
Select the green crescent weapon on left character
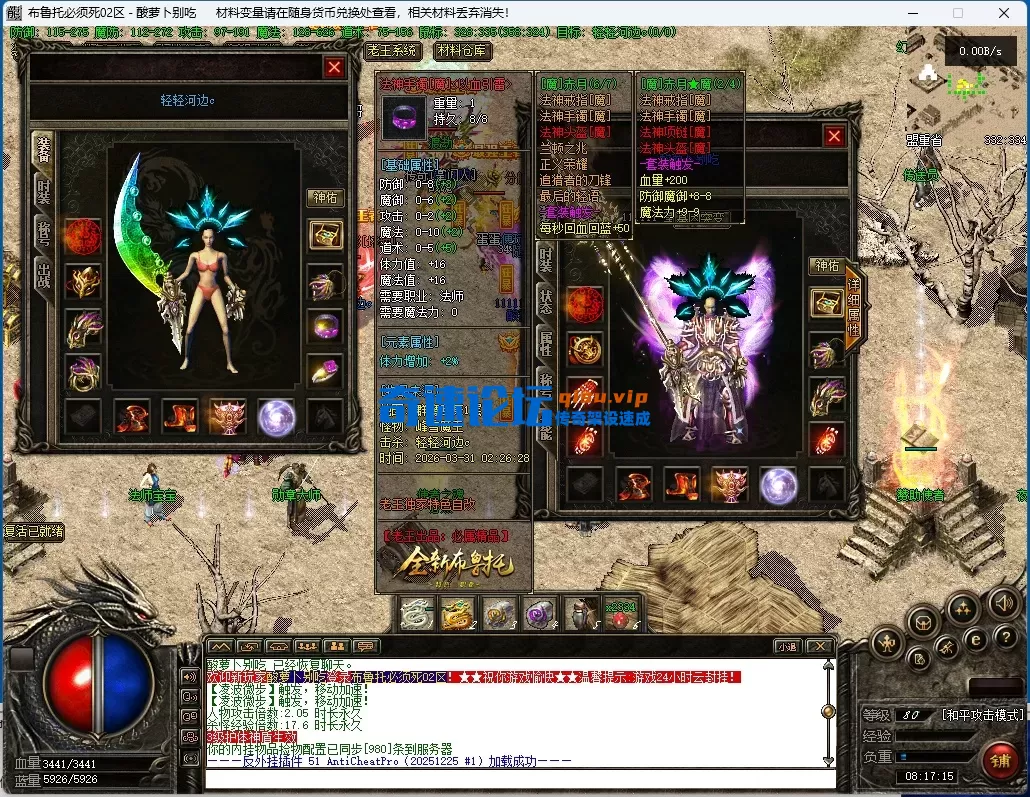click(138, 240)
